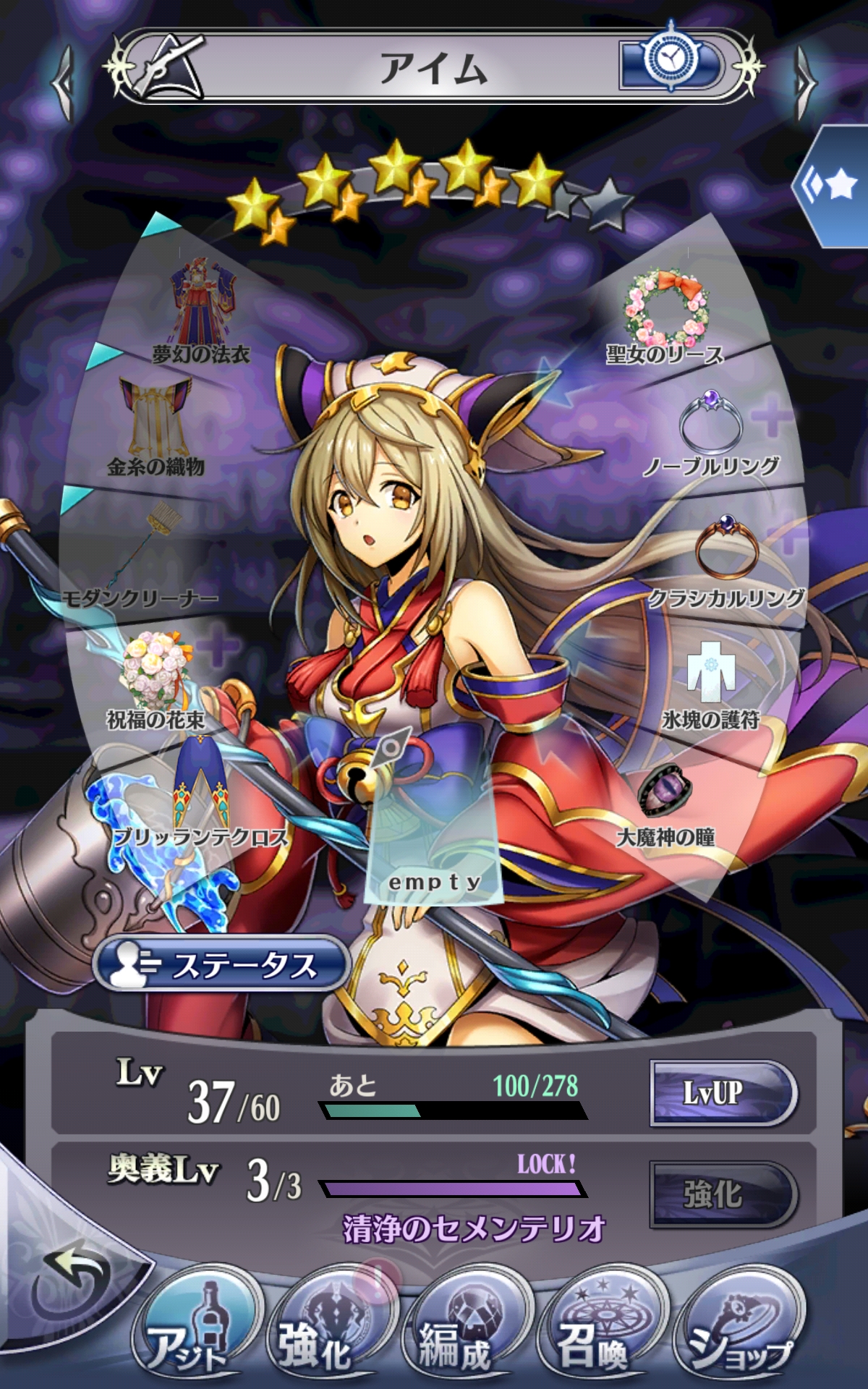Select the 聖女のリース wreath slot
Screen dimensions: 868x1389
pos(665,315)
